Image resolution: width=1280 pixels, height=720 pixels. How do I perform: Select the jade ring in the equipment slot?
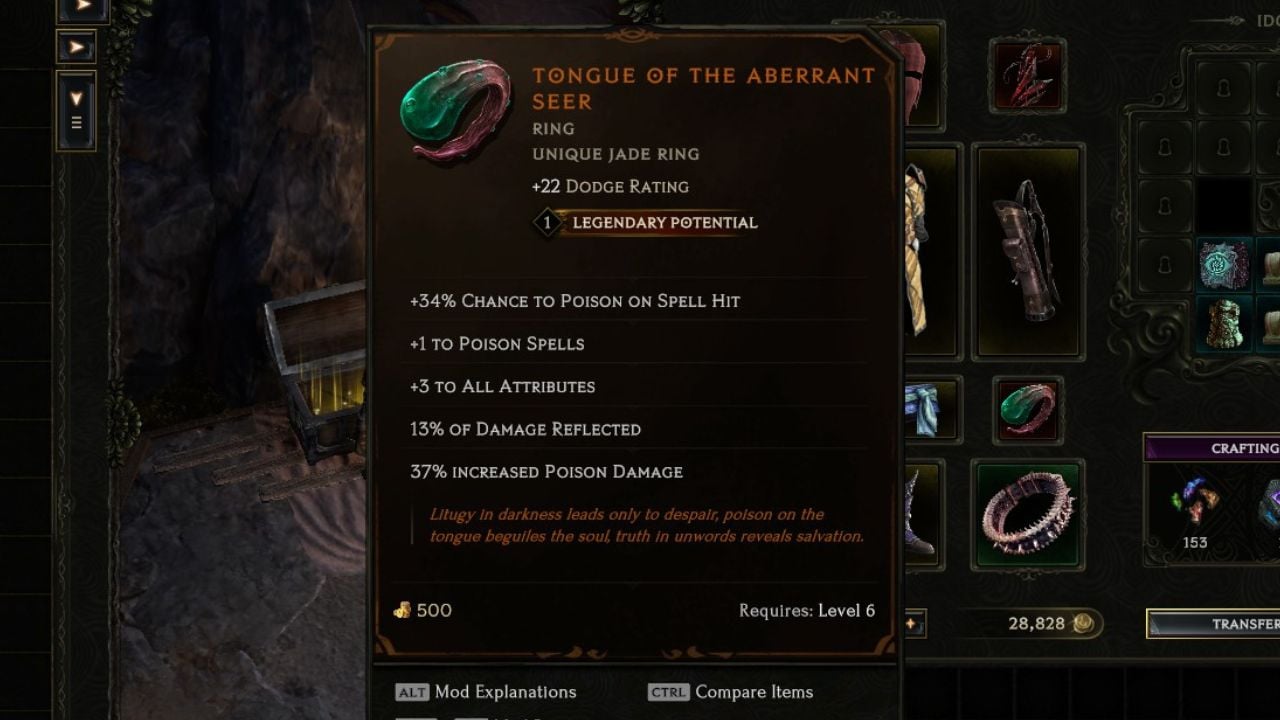(1028, 408)
